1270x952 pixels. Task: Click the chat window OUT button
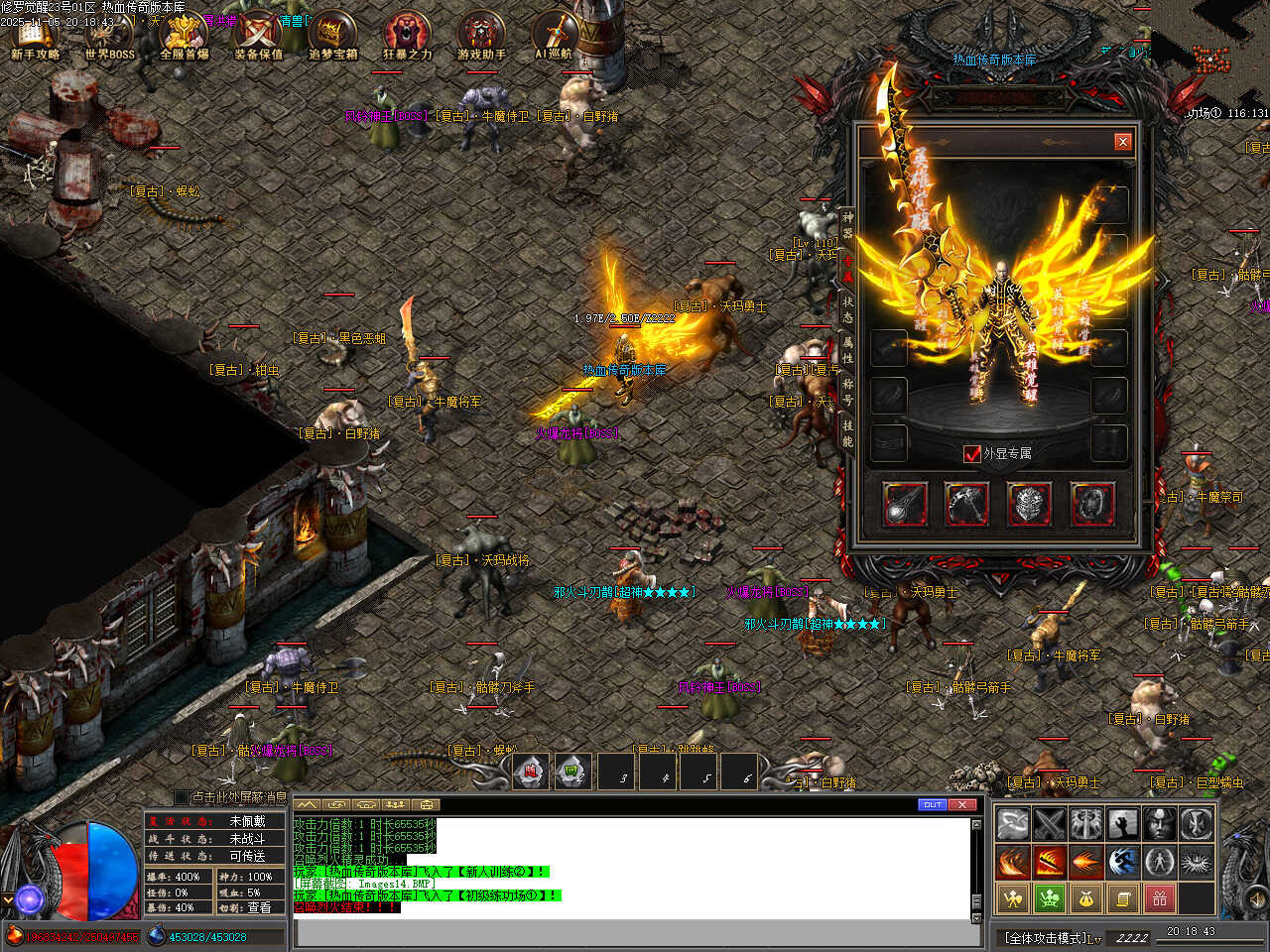[932, 804]
